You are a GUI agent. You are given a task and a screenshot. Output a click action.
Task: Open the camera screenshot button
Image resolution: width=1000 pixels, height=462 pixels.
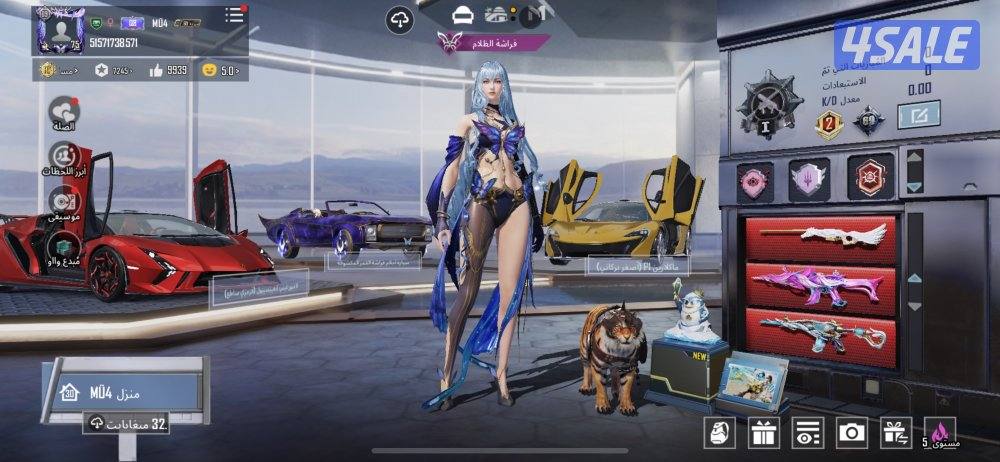coord(852,432)
